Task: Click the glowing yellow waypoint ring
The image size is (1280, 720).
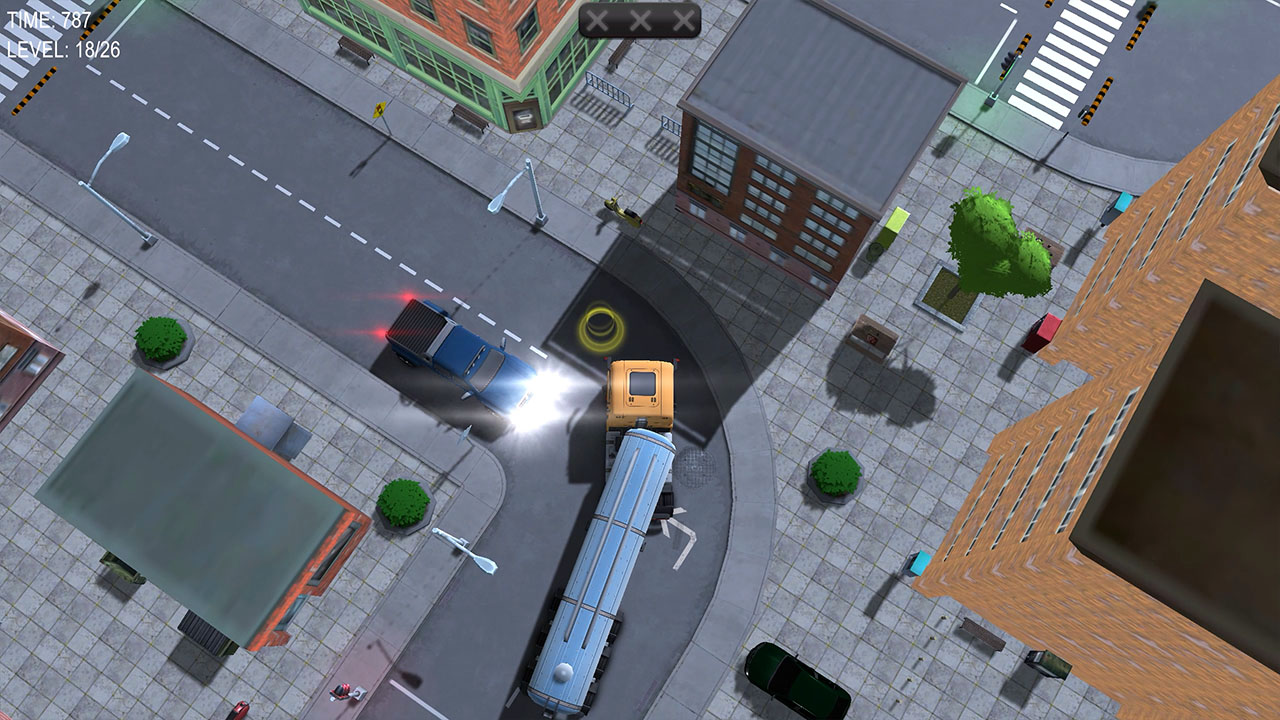Action: click(601, 324)
